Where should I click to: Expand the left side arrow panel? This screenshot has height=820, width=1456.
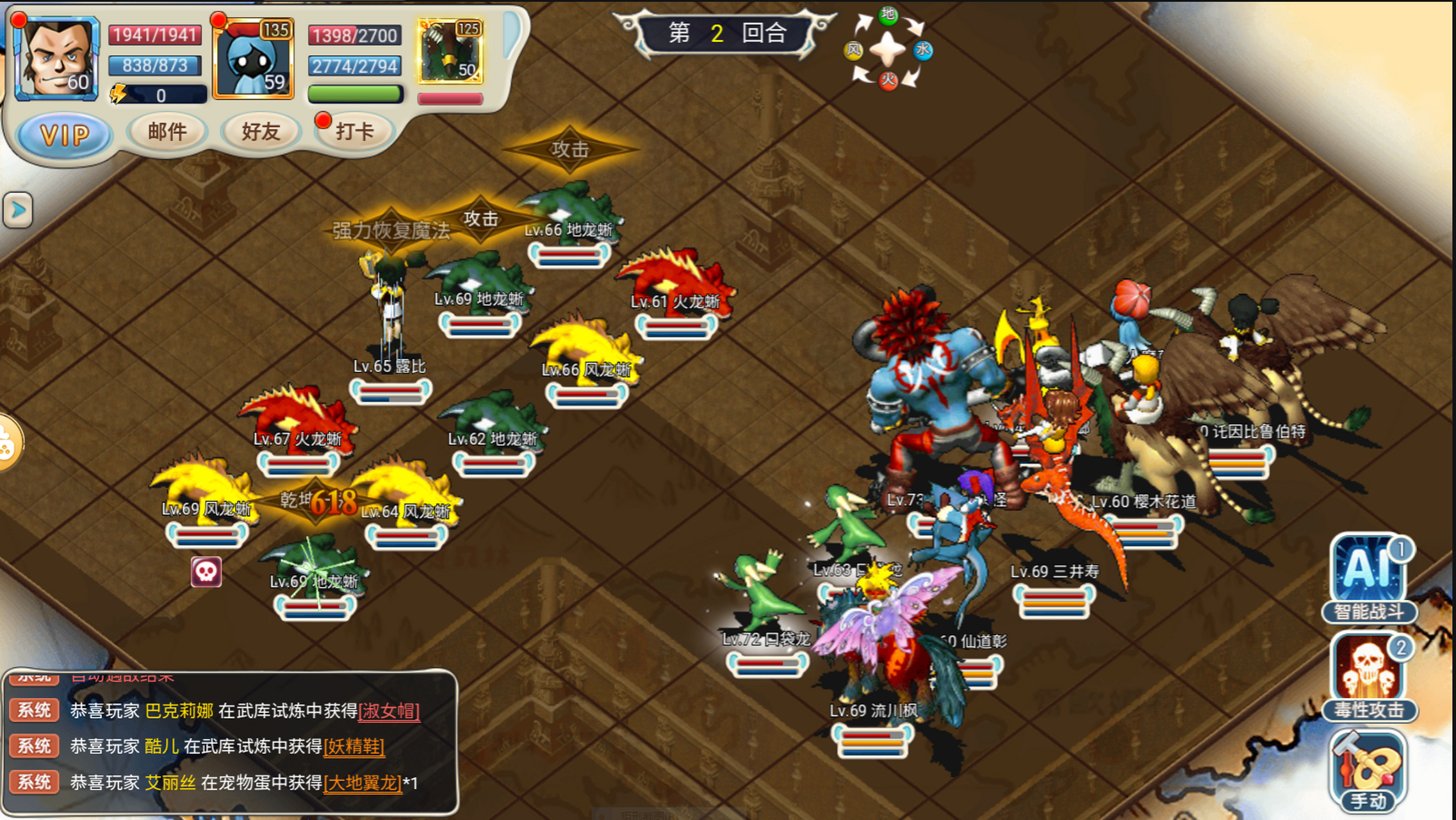[x=17, y=209]
